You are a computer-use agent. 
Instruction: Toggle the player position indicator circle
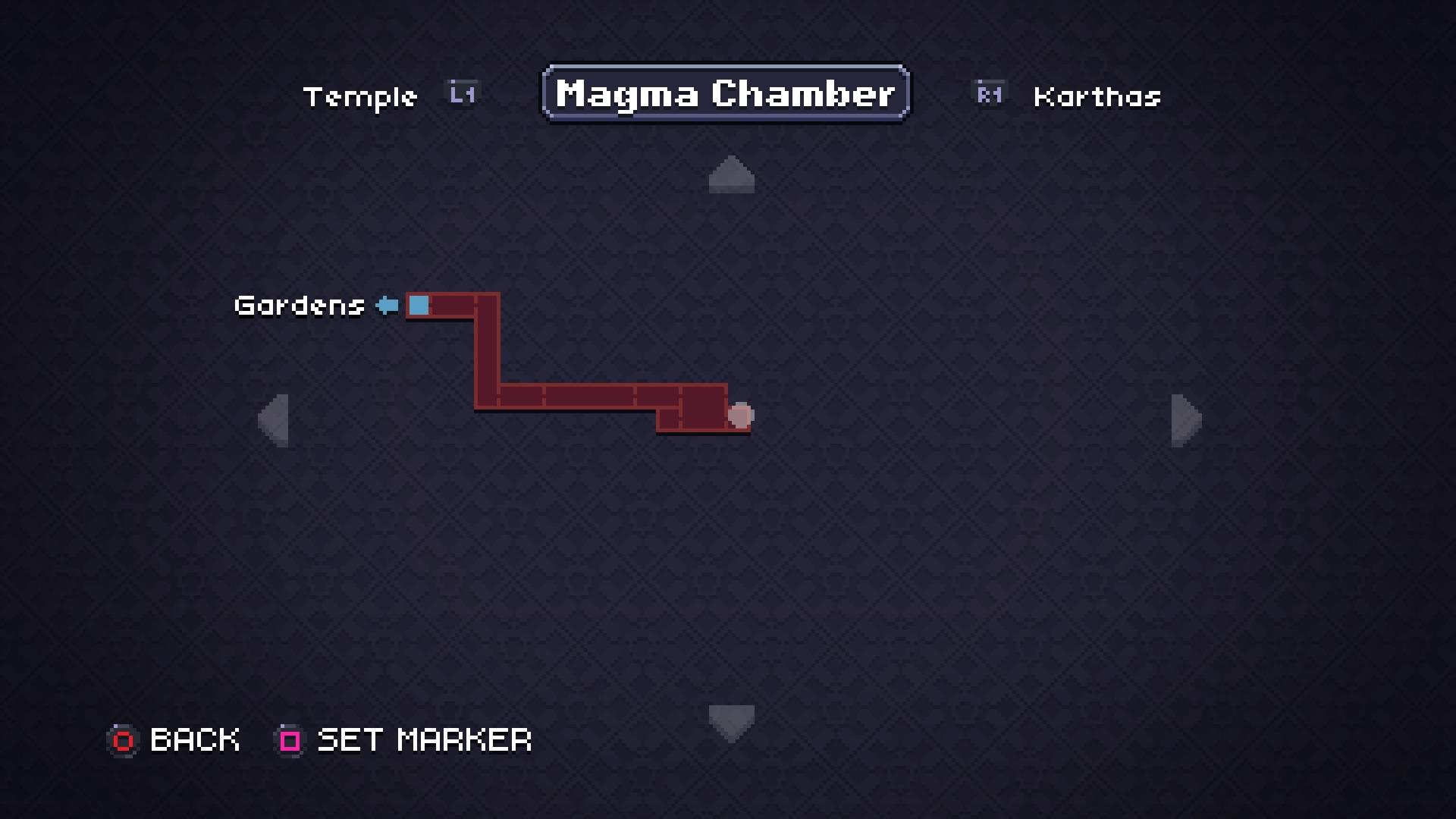point(740,416)
